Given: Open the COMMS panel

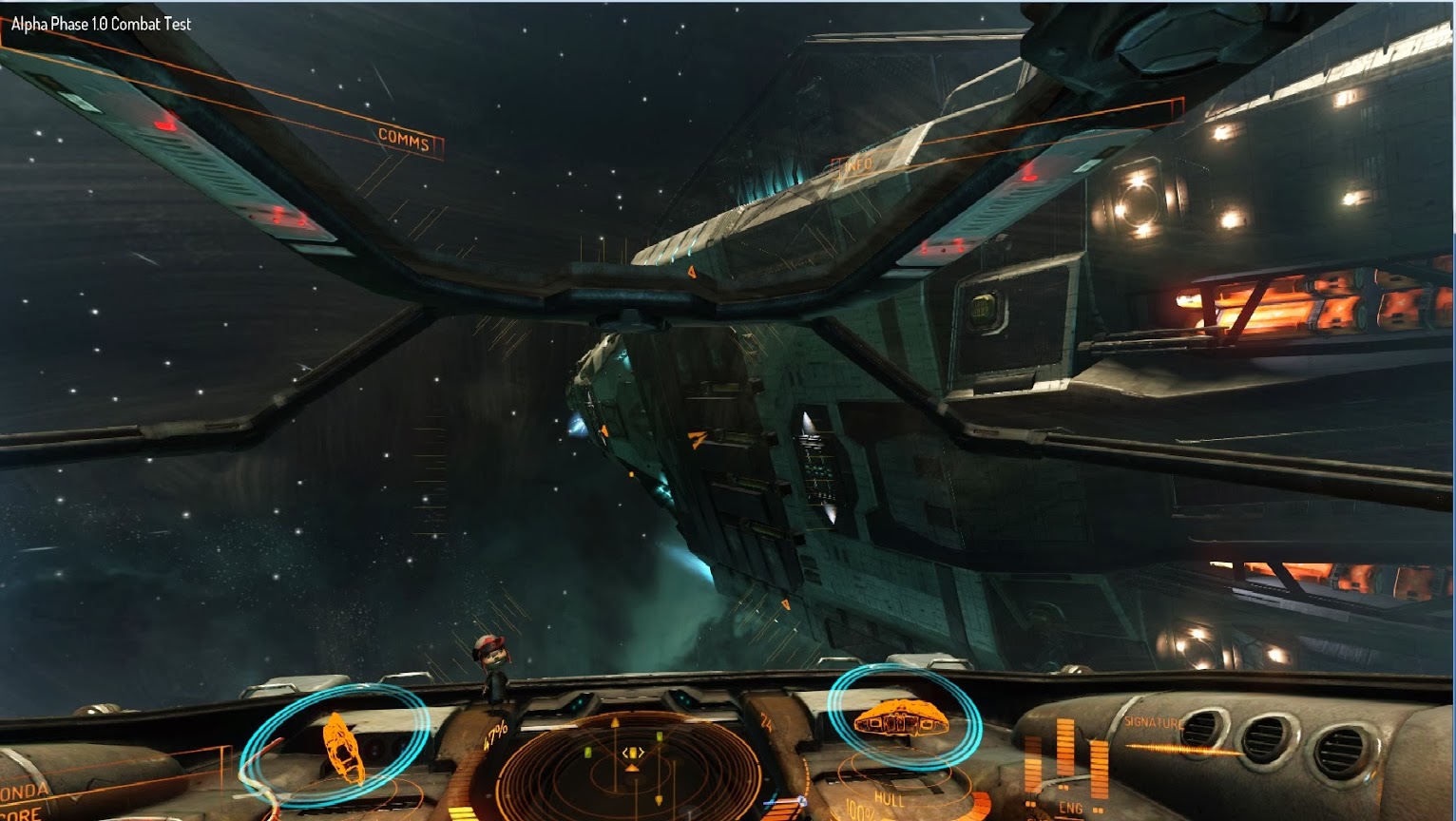Looking at the screenshot, I should 404,139.
